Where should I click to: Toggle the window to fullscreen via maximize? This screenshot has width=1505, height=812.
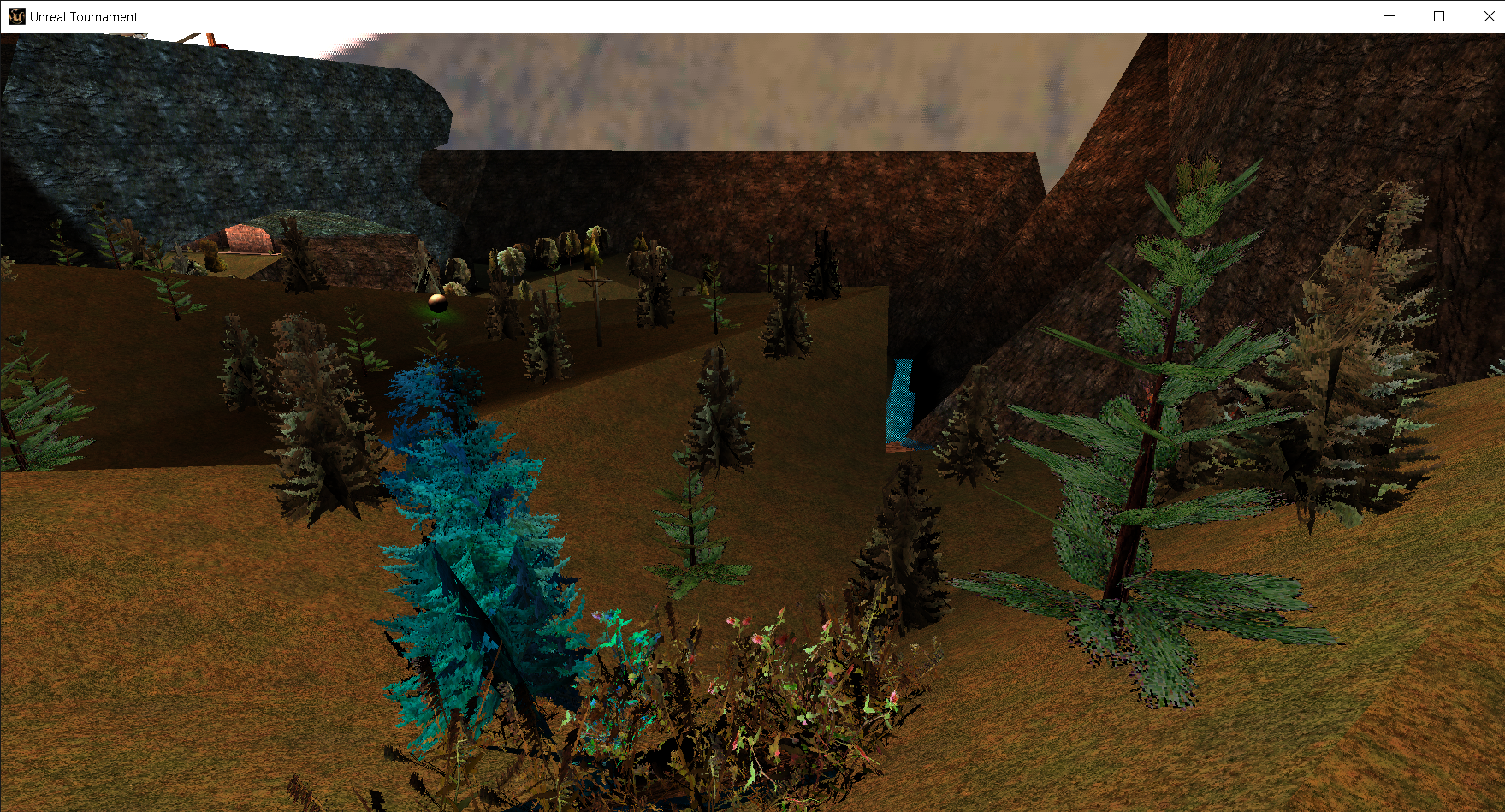click(x=1438, y=16)
